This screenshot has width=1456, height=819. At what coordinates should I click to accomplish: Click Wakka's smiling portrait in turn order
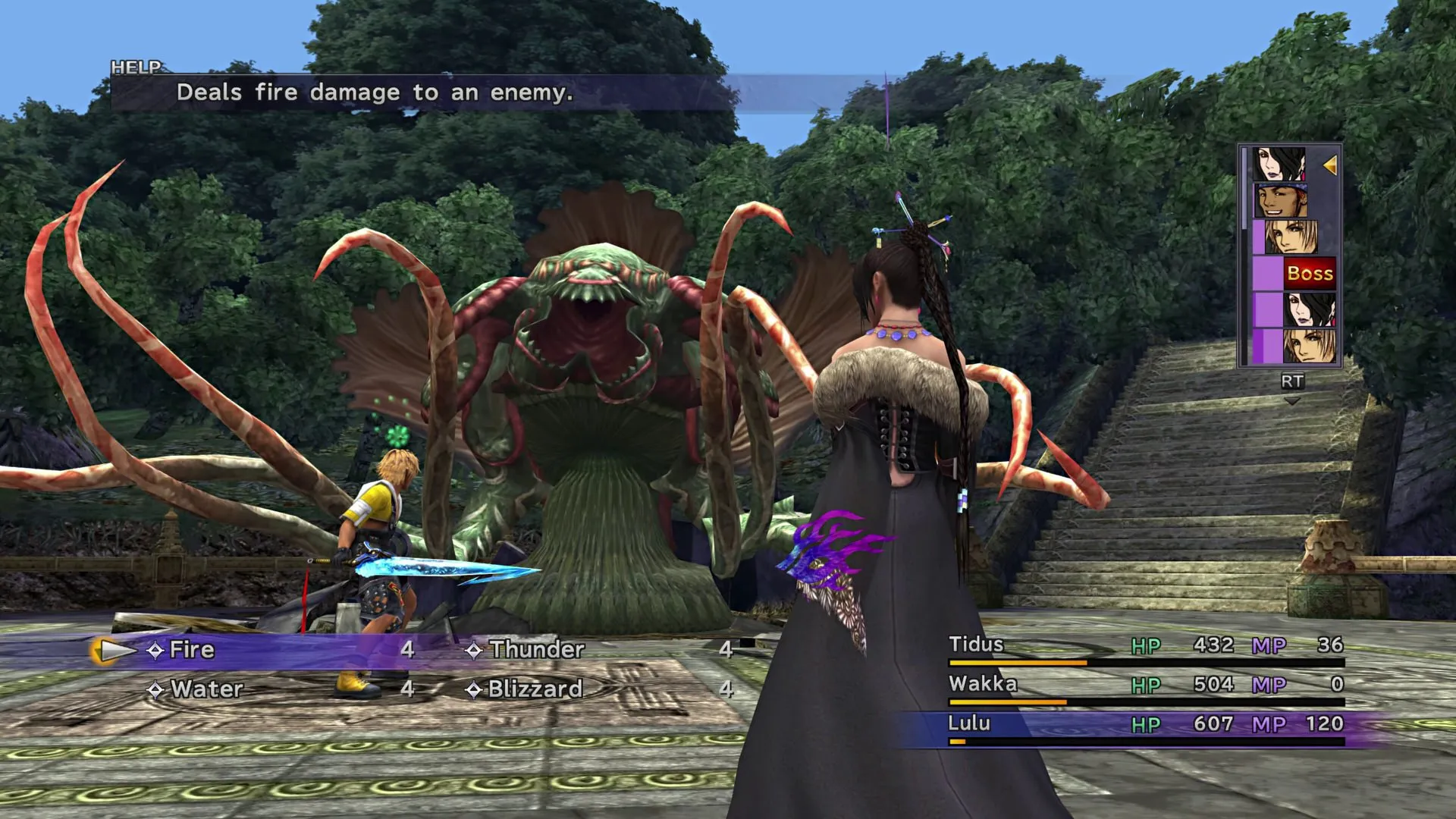1281,200
